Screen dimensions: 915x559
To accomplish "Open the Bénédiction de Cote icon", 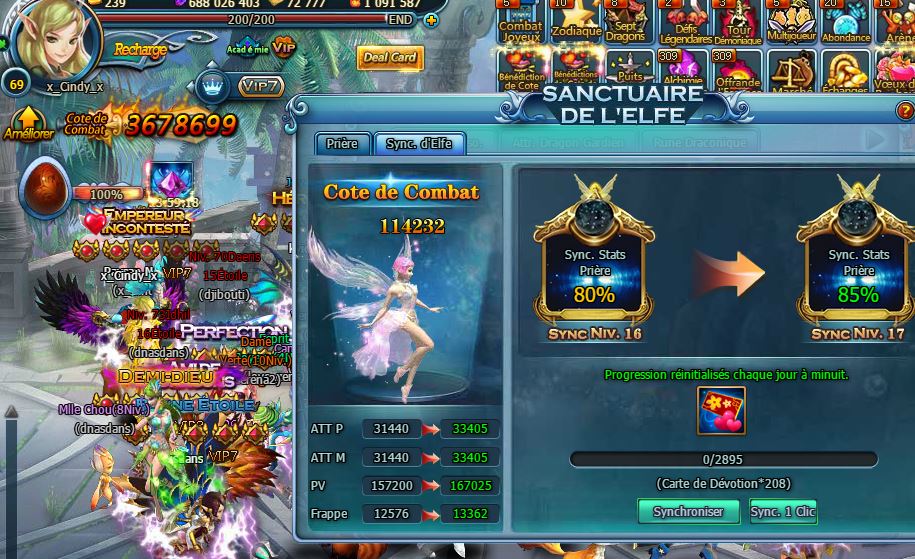I will (x=521, y=70).
